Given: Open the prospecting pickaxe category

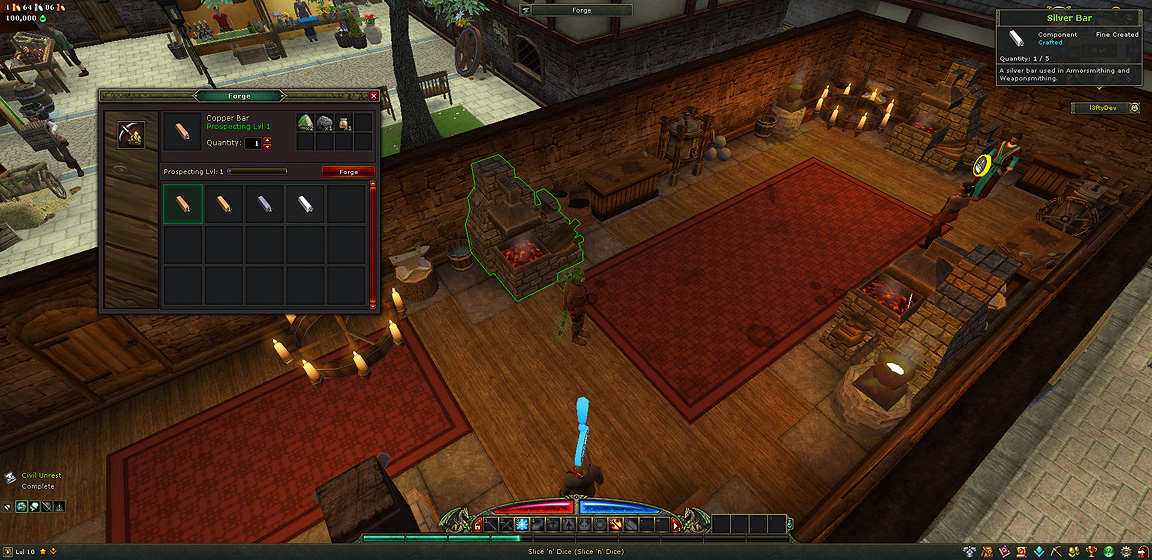Looking at the screenshot, I should pos(130,133).
